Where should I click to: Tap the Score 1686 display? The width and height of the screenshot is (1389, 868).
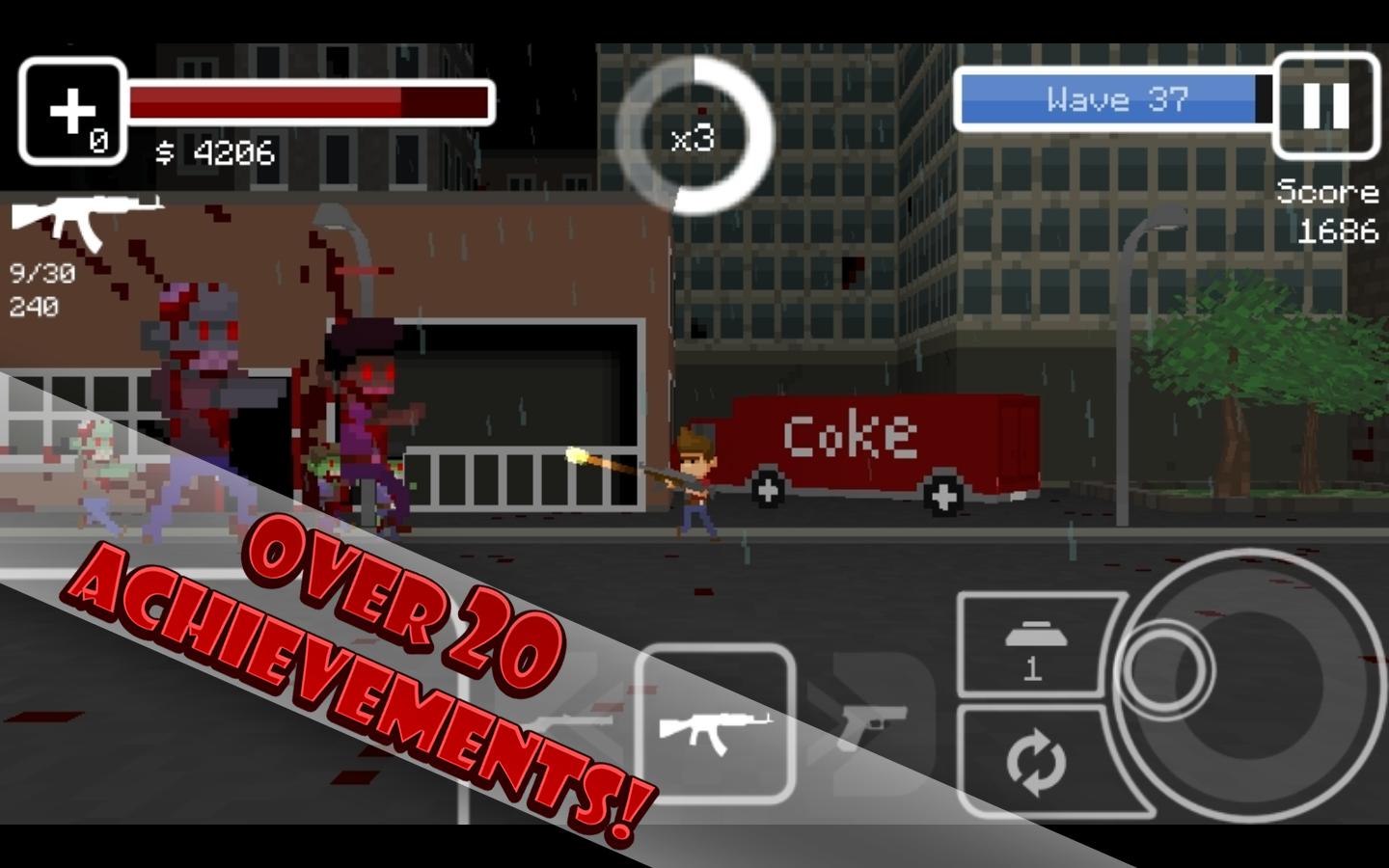coord(1331,212)
